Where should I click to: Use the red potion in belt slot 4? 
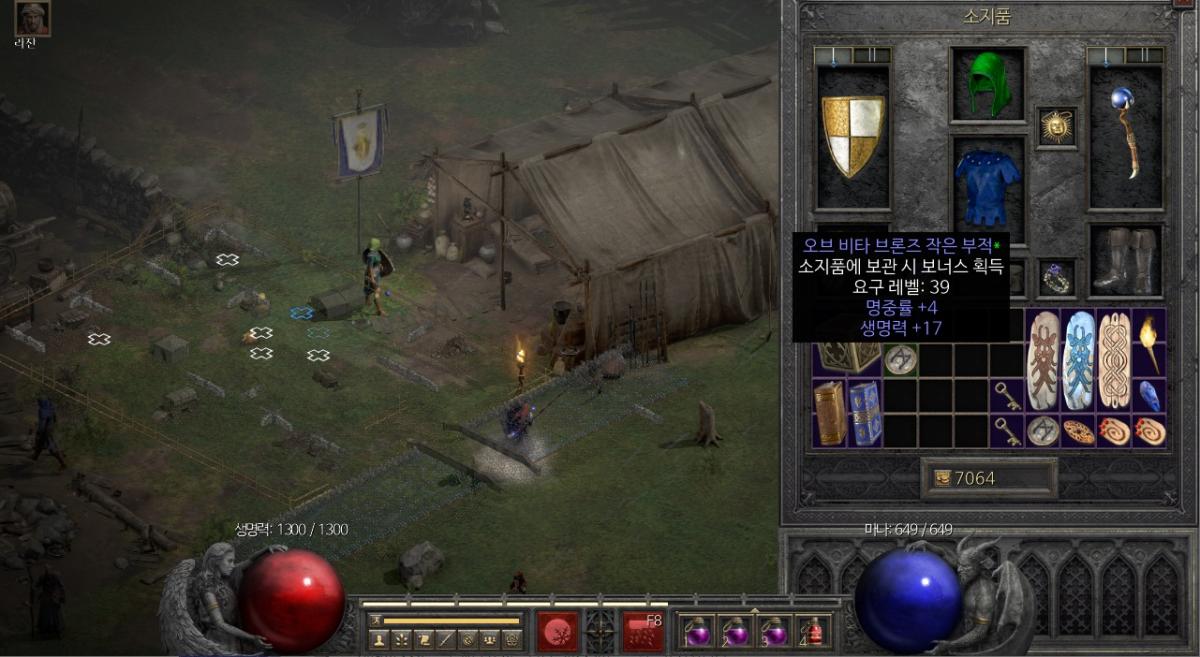click(x=815, y=632)
